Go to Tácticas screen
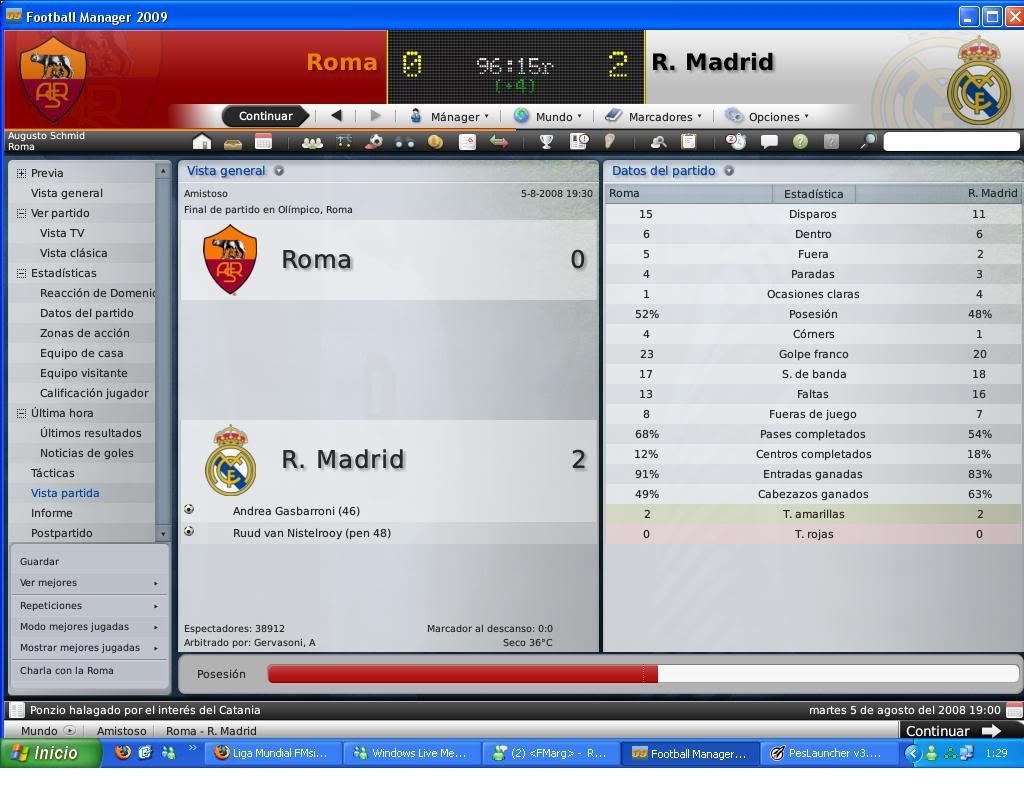 pyautogui.click(x=52, y=473)
